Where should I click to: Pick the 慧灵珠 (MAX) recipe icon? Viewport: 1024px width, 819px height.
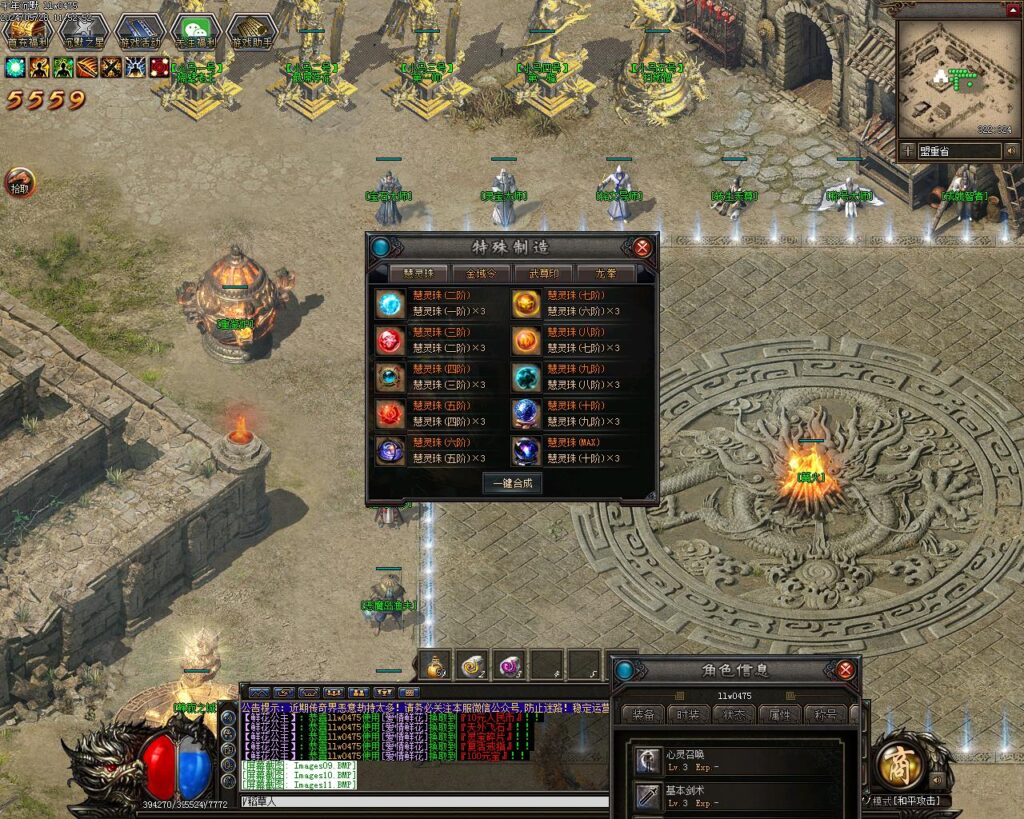[526, 451]
